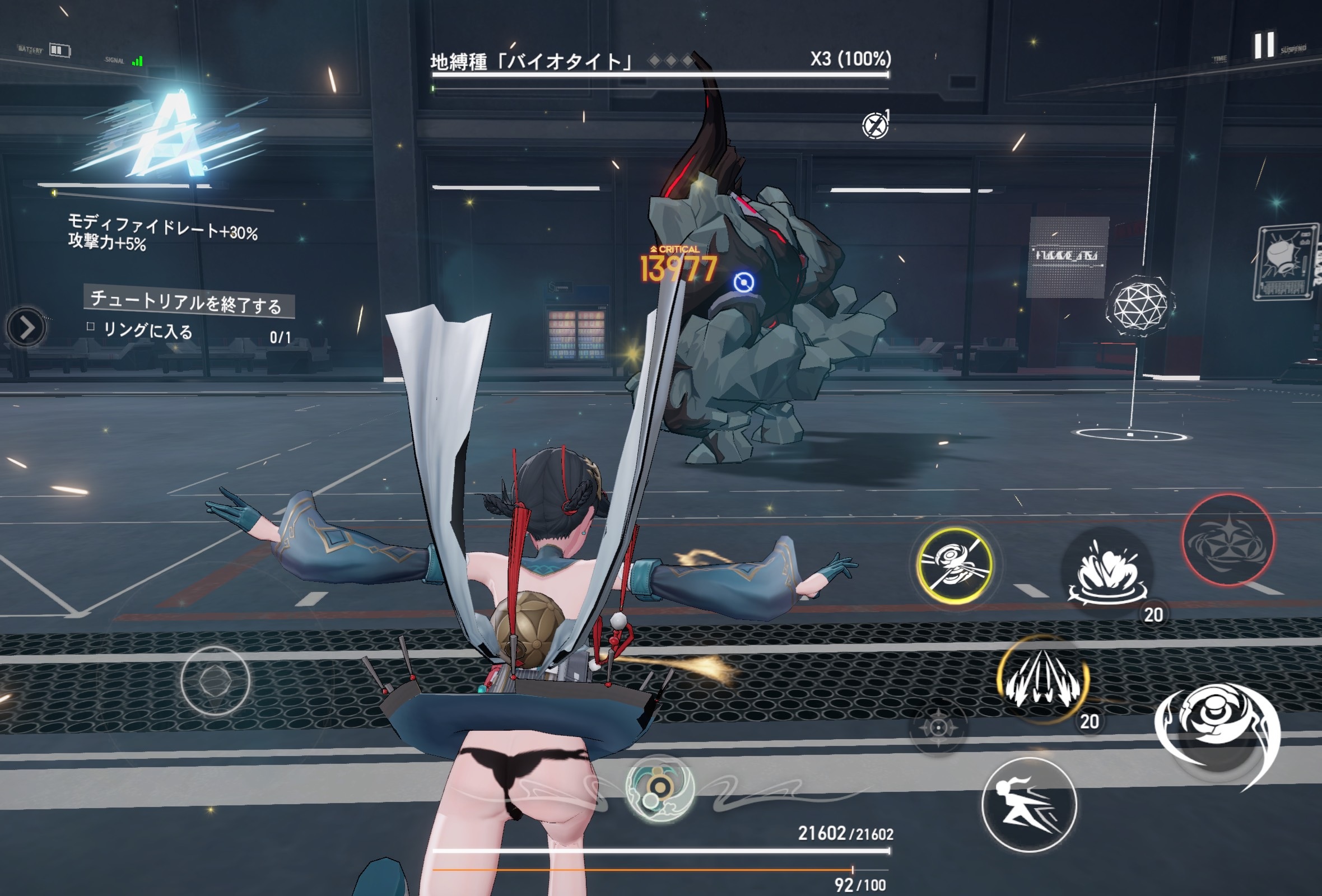This screenshot has height=896, width=1322.
Task: Select the tutorial objective tracker text
Action: pos(187,301)
